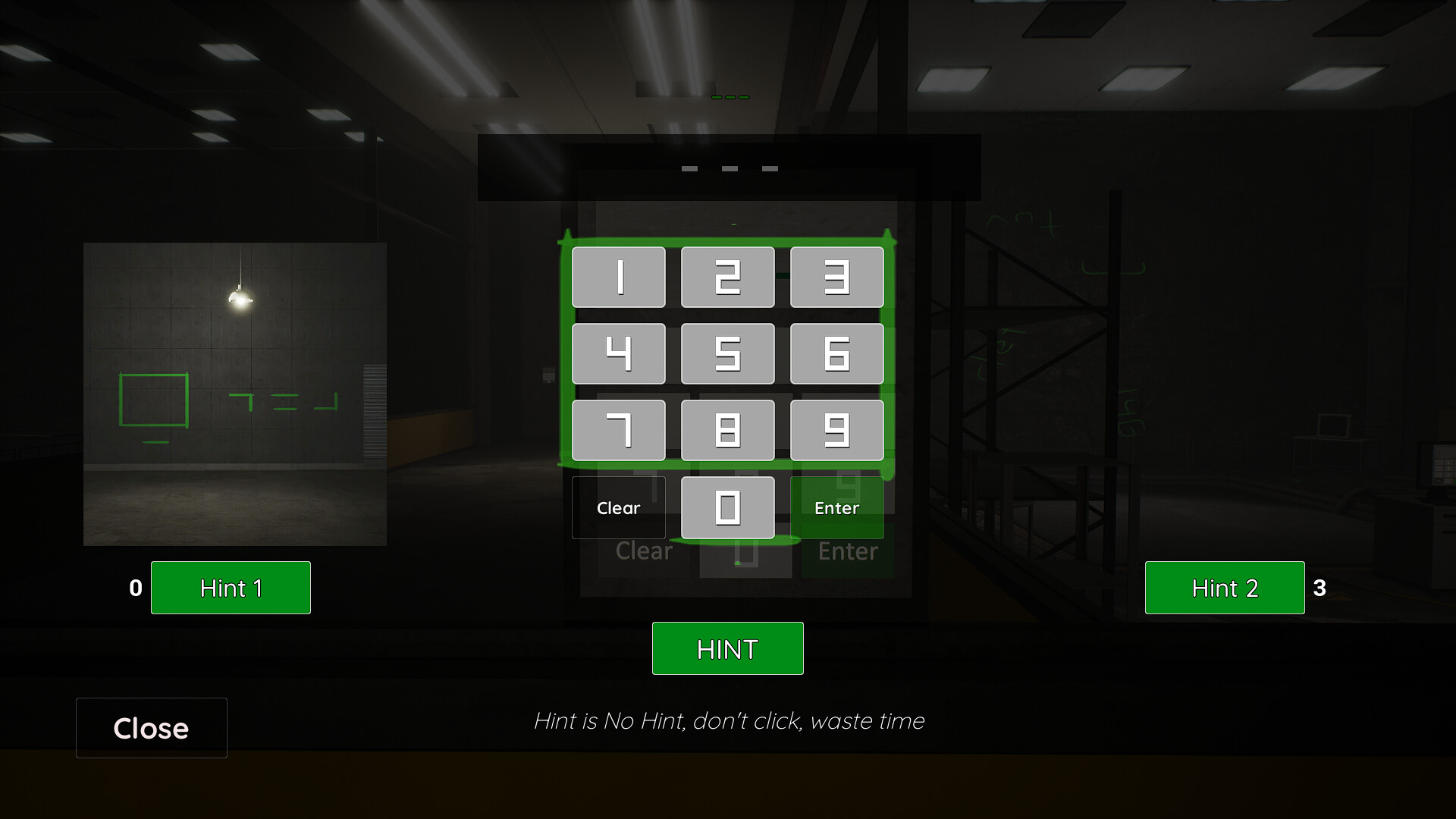Click the hint warning message text
Screen dimensions: 1456x819
(x=730, y=721)
